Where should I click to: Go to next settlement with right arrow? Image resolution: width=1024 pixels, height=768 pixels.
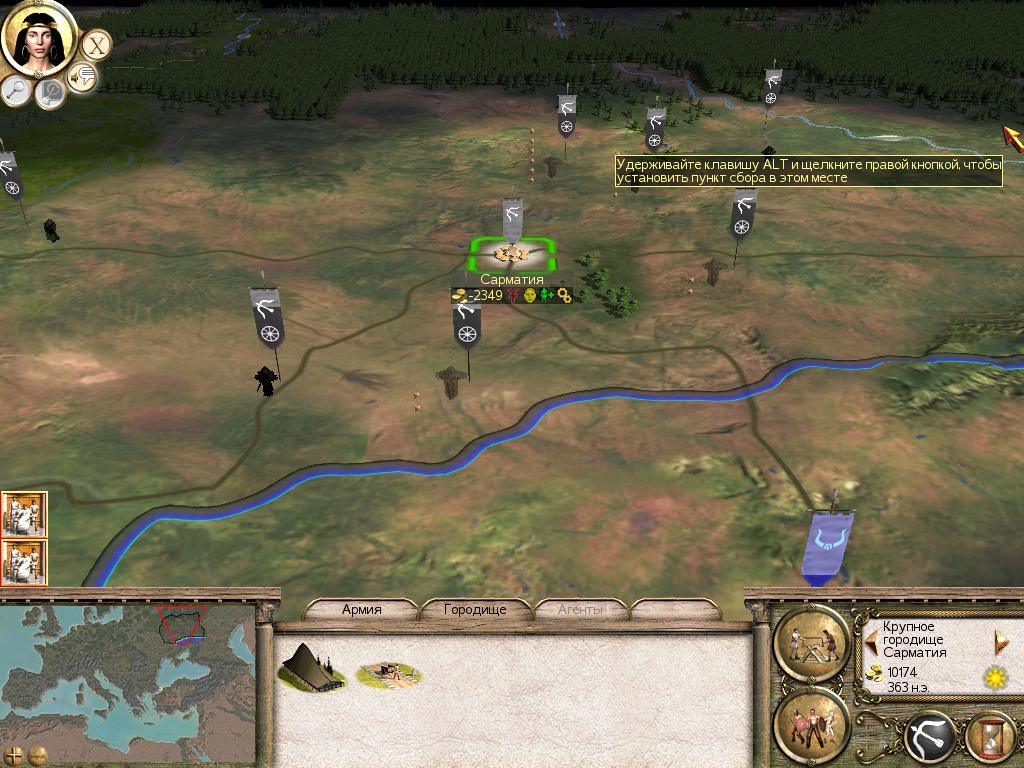[x=1000, y=641]
